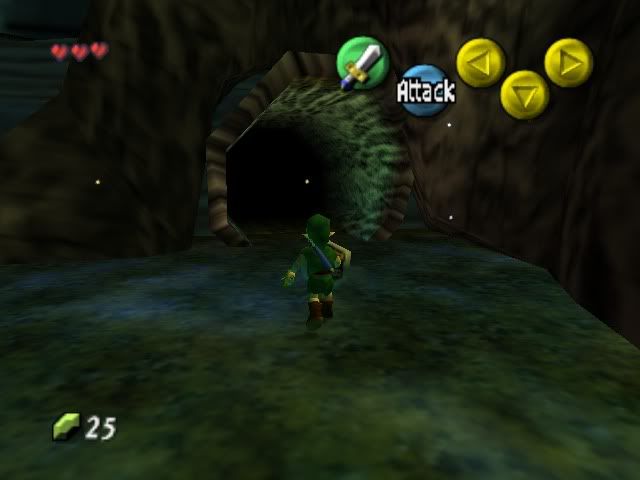This screenshot has height=480, width=640.
Task: Select the sword icon on the green button
Action: pyautogui.click(x=360, y=64)
